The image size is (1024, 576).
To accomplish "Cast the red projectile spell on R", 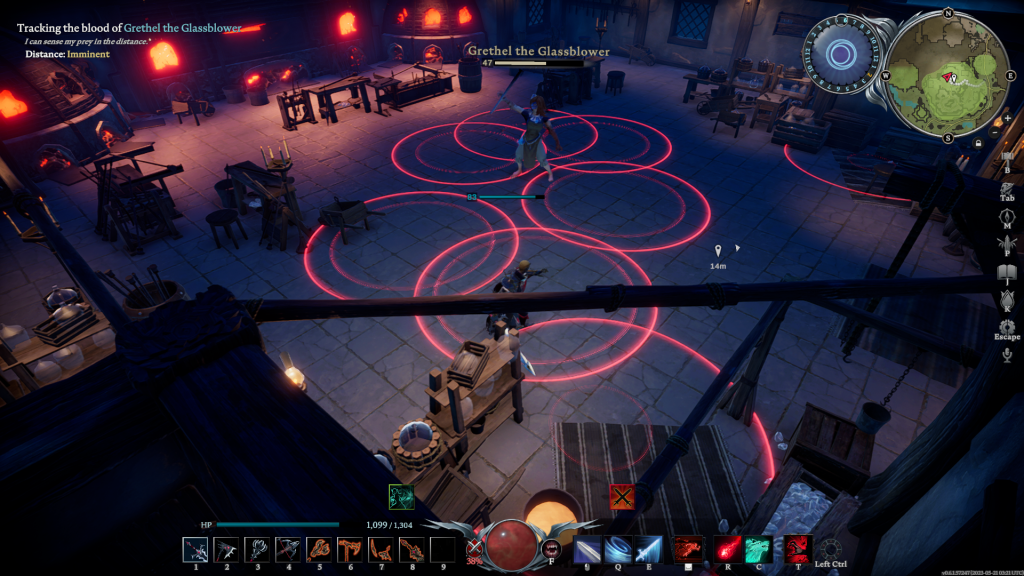I will [727, 549].
